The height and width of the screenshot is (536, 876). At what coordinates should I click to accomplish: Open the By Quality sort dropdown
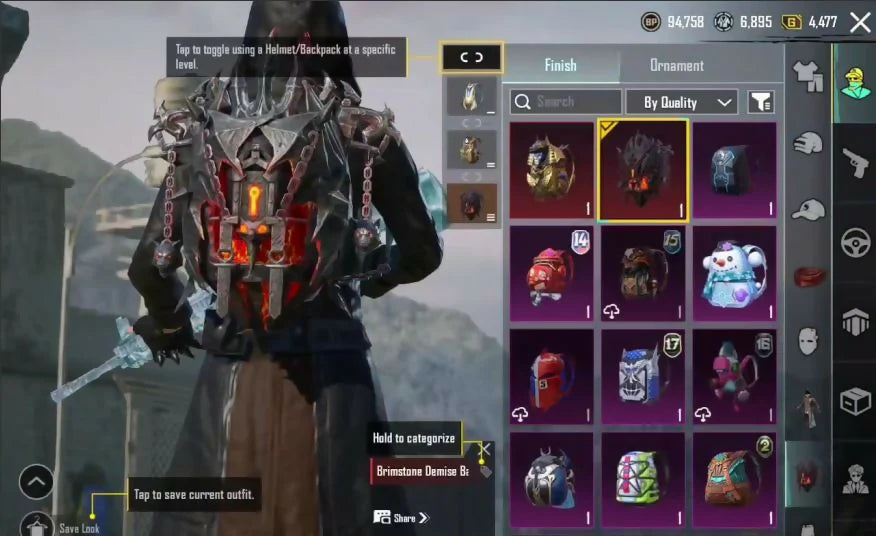click(x=681, y=102)
